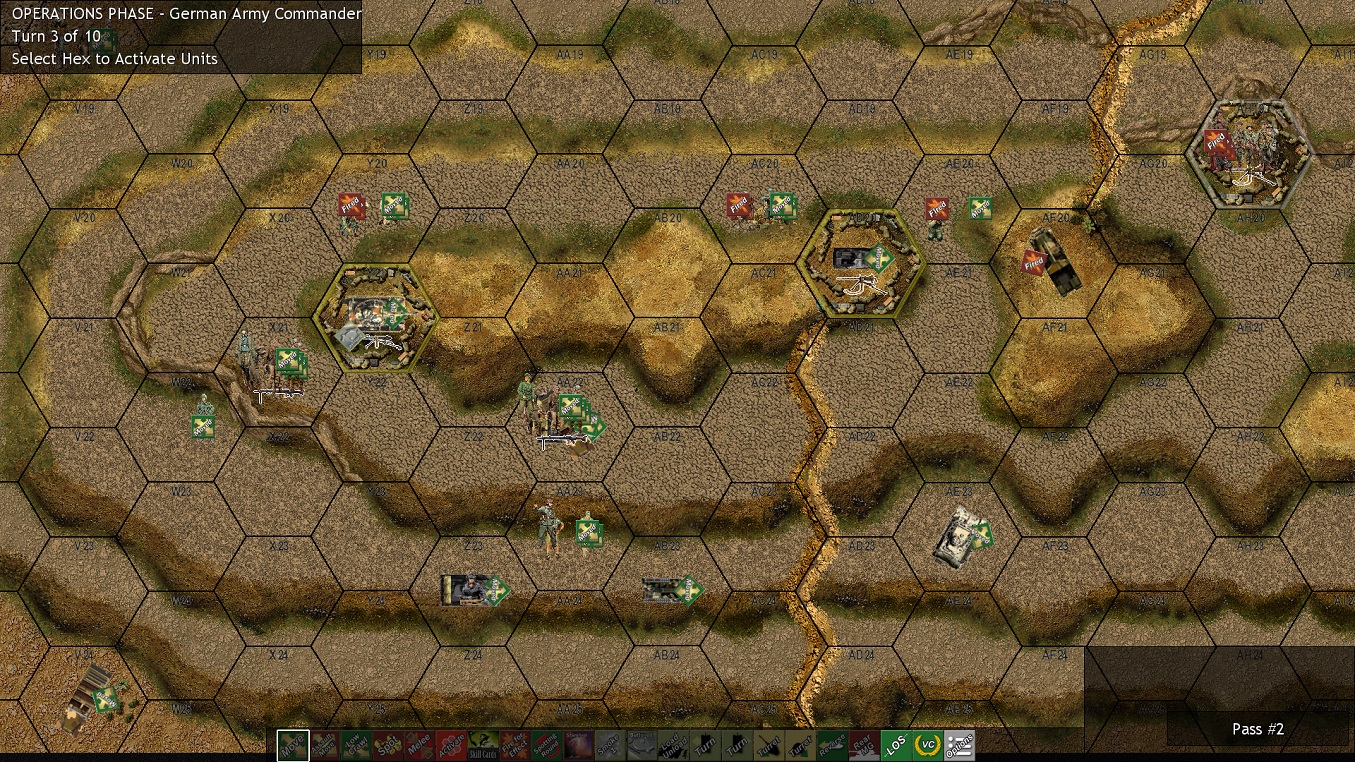Rotate the Turret right
1355x762 pixels.
[802, 745]
